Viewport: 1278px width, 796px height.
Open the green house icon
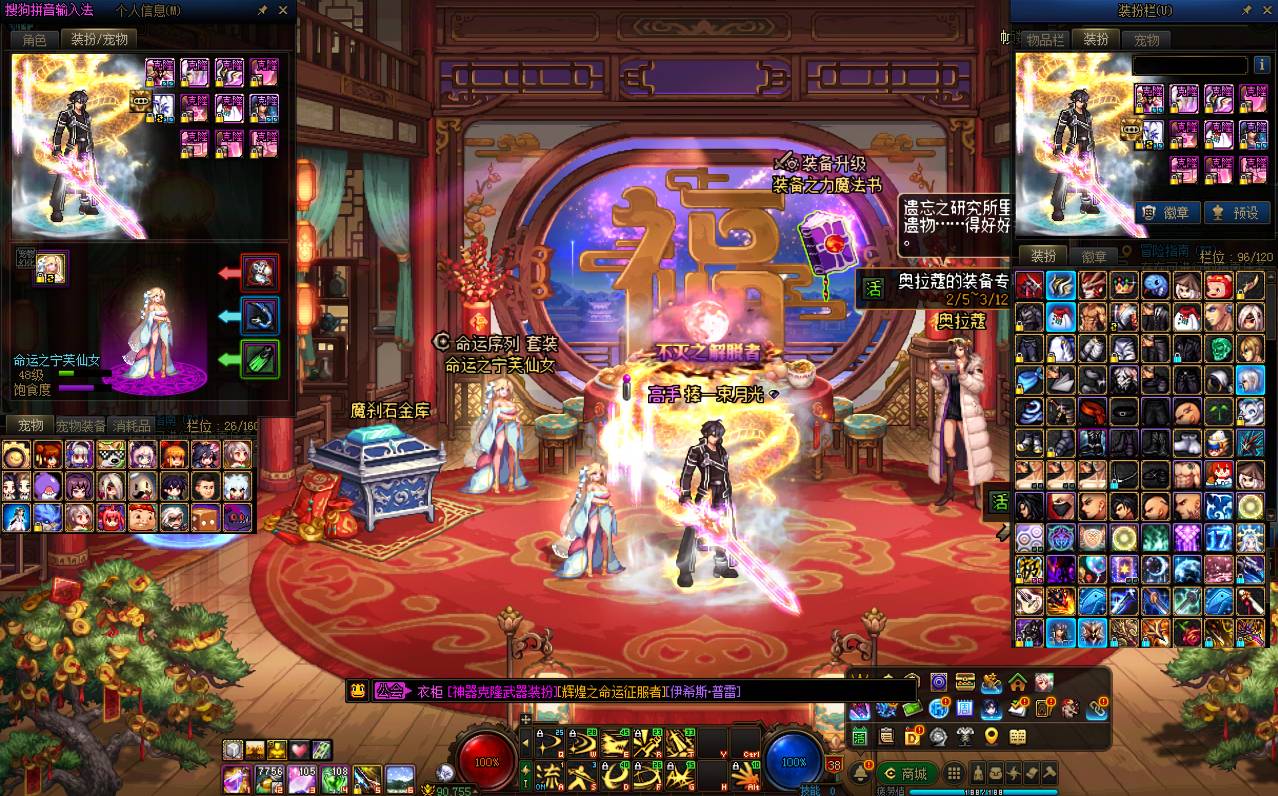(1017, 683)
